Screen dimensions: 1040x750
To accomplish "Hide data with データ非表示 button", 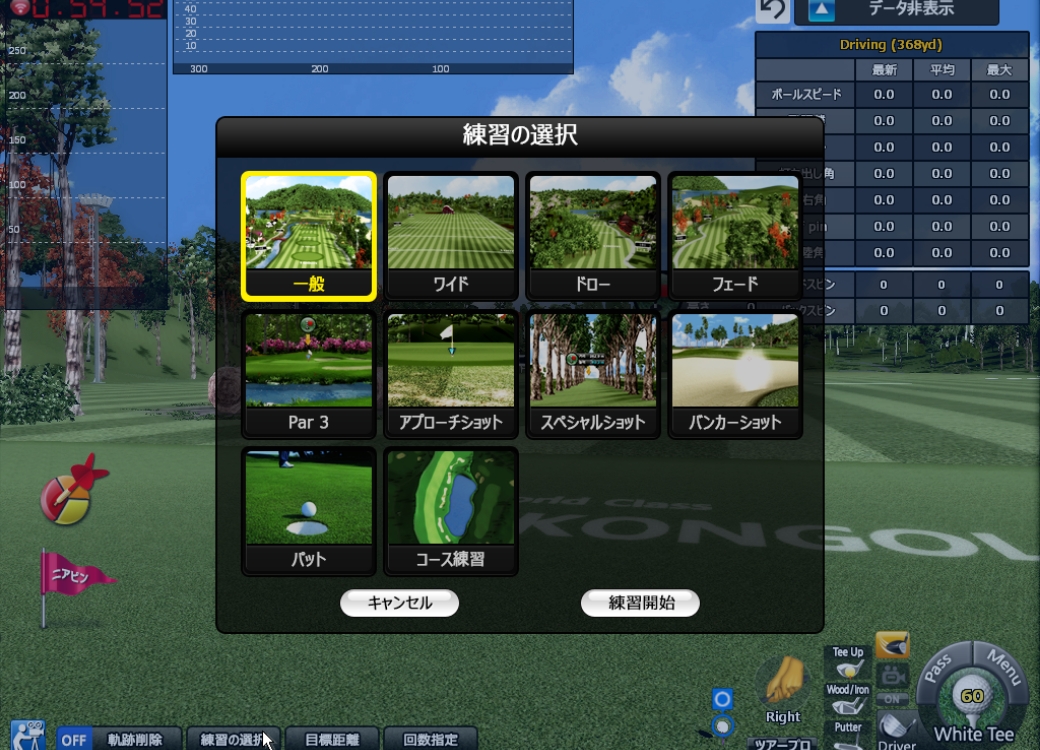I will pyautogui.click(x=896, y=10).
